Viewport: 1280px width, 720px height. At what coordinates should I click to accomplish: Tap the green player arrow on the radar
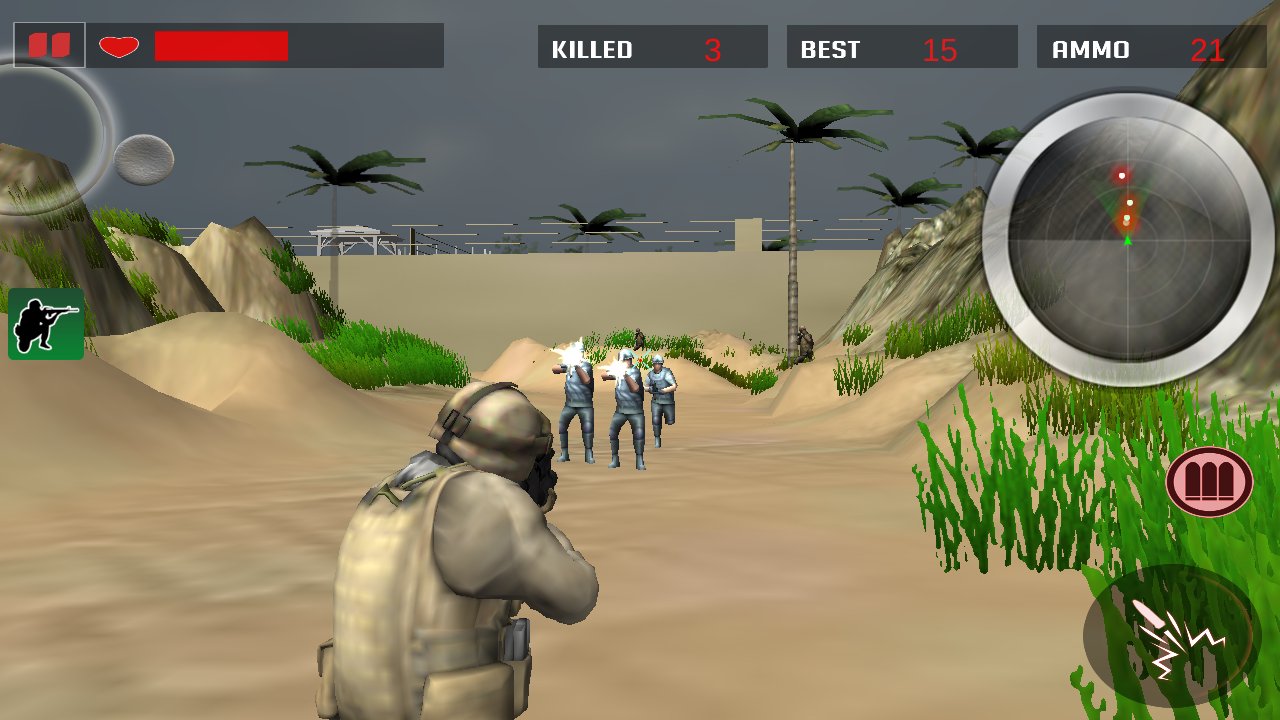pyautogui.click(x=1127, y=240)
